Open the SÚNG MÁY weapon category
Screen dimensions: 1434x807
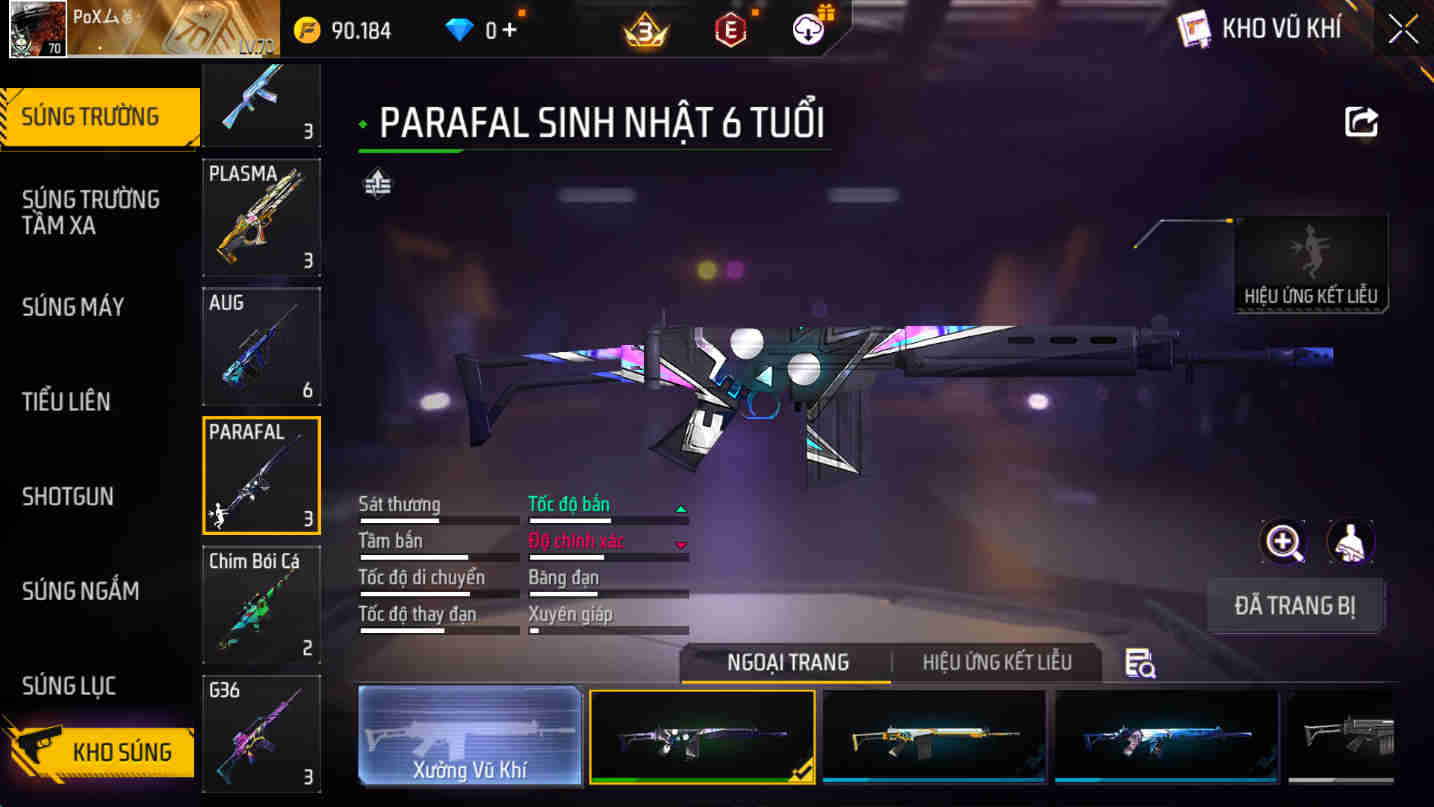coord(75,308)
